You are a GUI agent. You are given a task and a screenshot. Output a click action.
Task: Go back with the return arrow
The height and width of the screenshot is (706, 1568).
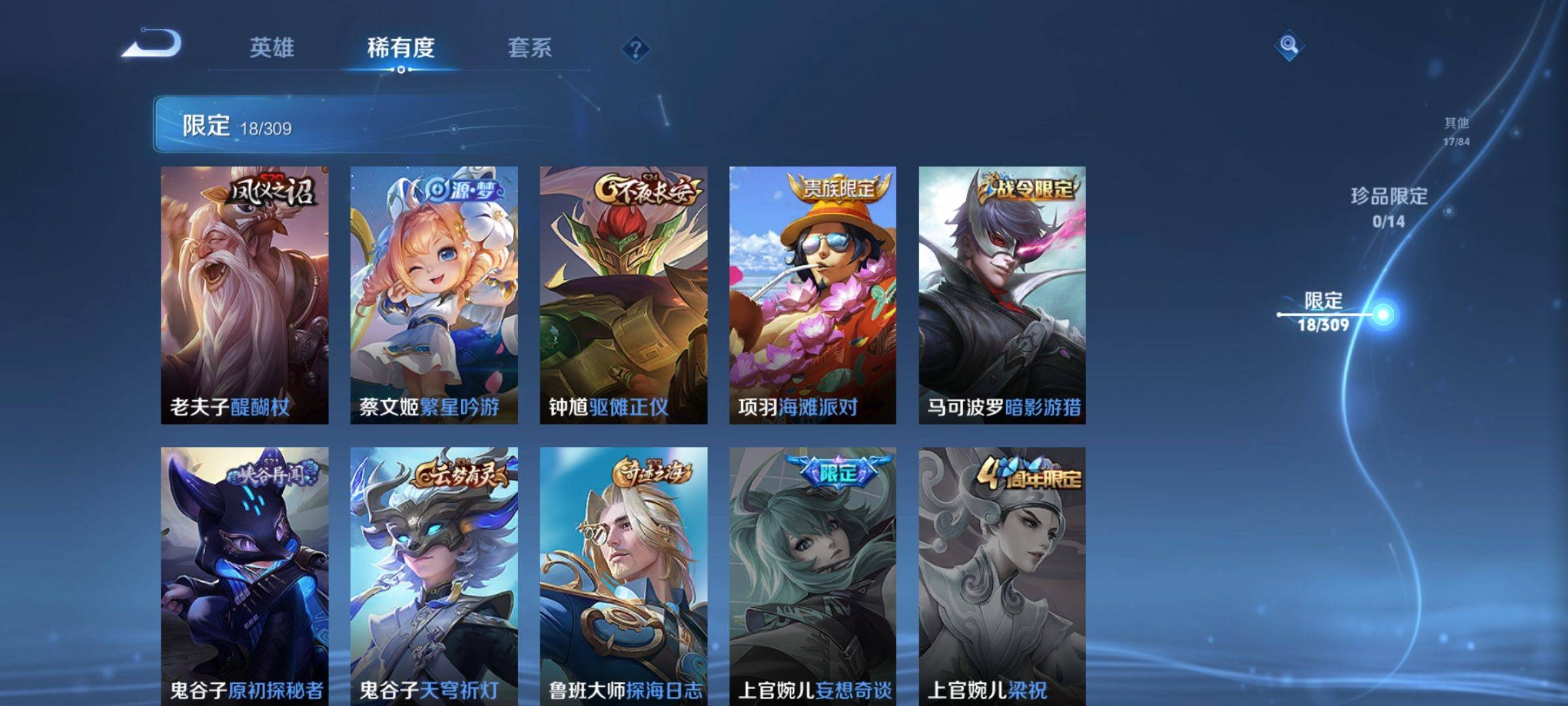tap(152, 45)
